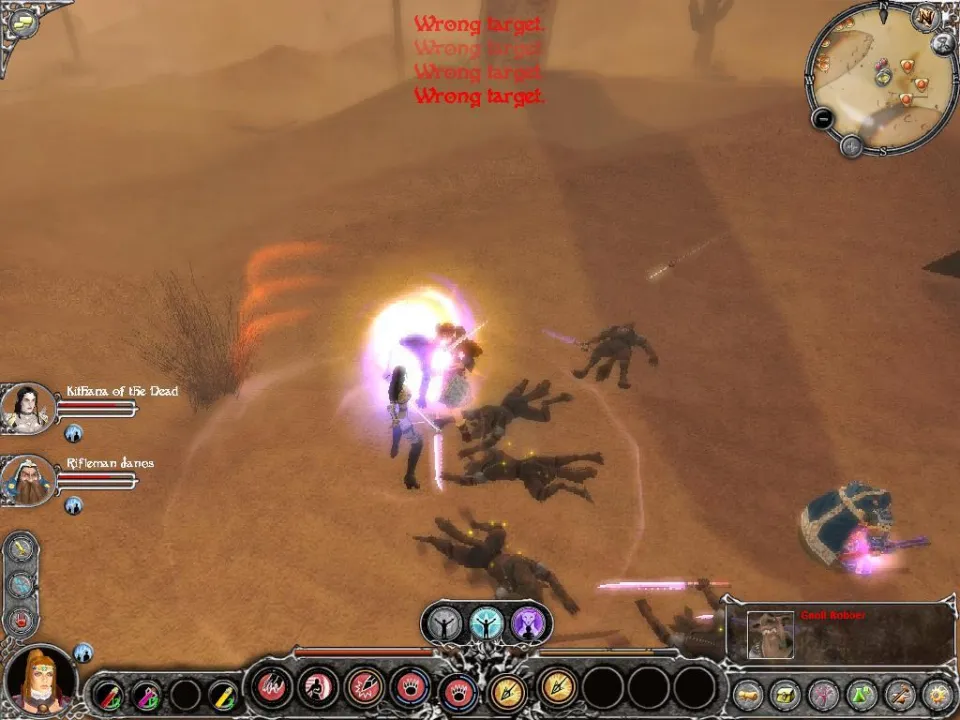Select the red hand relic slot
This screenshot has height=720, width=960.
[x=21, y=620]
